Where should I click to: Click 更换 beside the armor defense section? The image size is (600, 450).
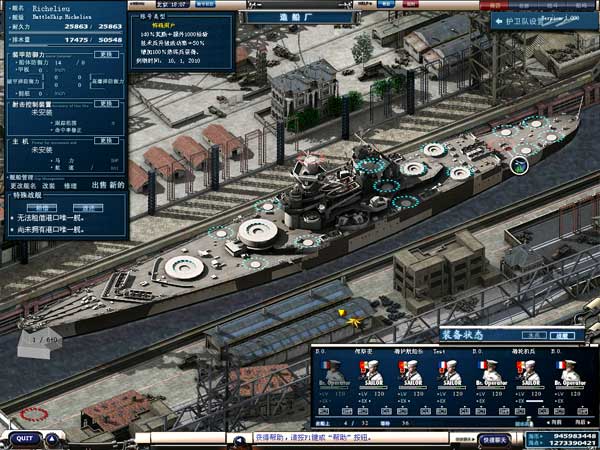[106, 55]
